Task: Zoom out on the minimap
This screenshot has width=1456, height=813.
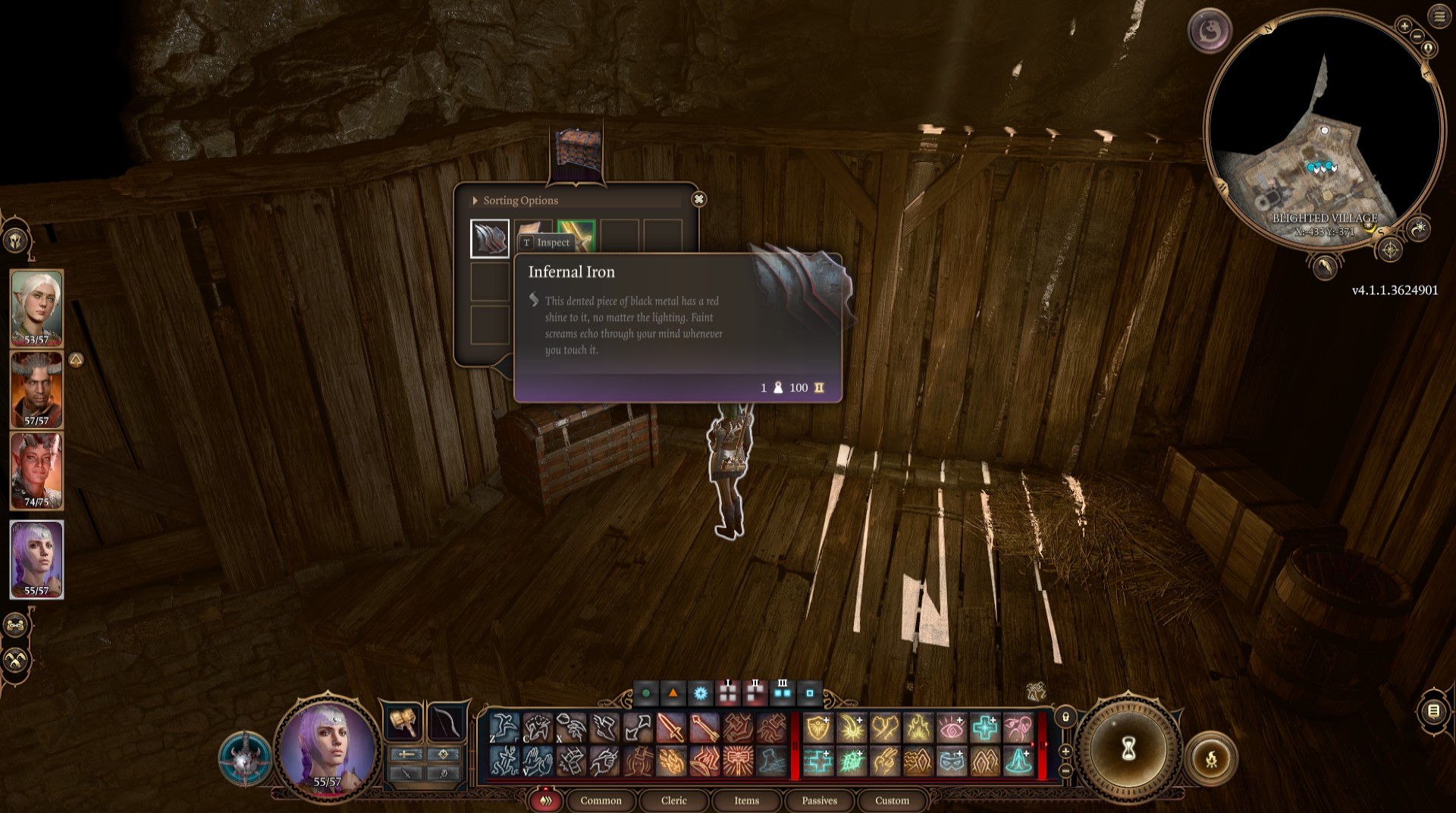Action: click(x=1417, y=36)
